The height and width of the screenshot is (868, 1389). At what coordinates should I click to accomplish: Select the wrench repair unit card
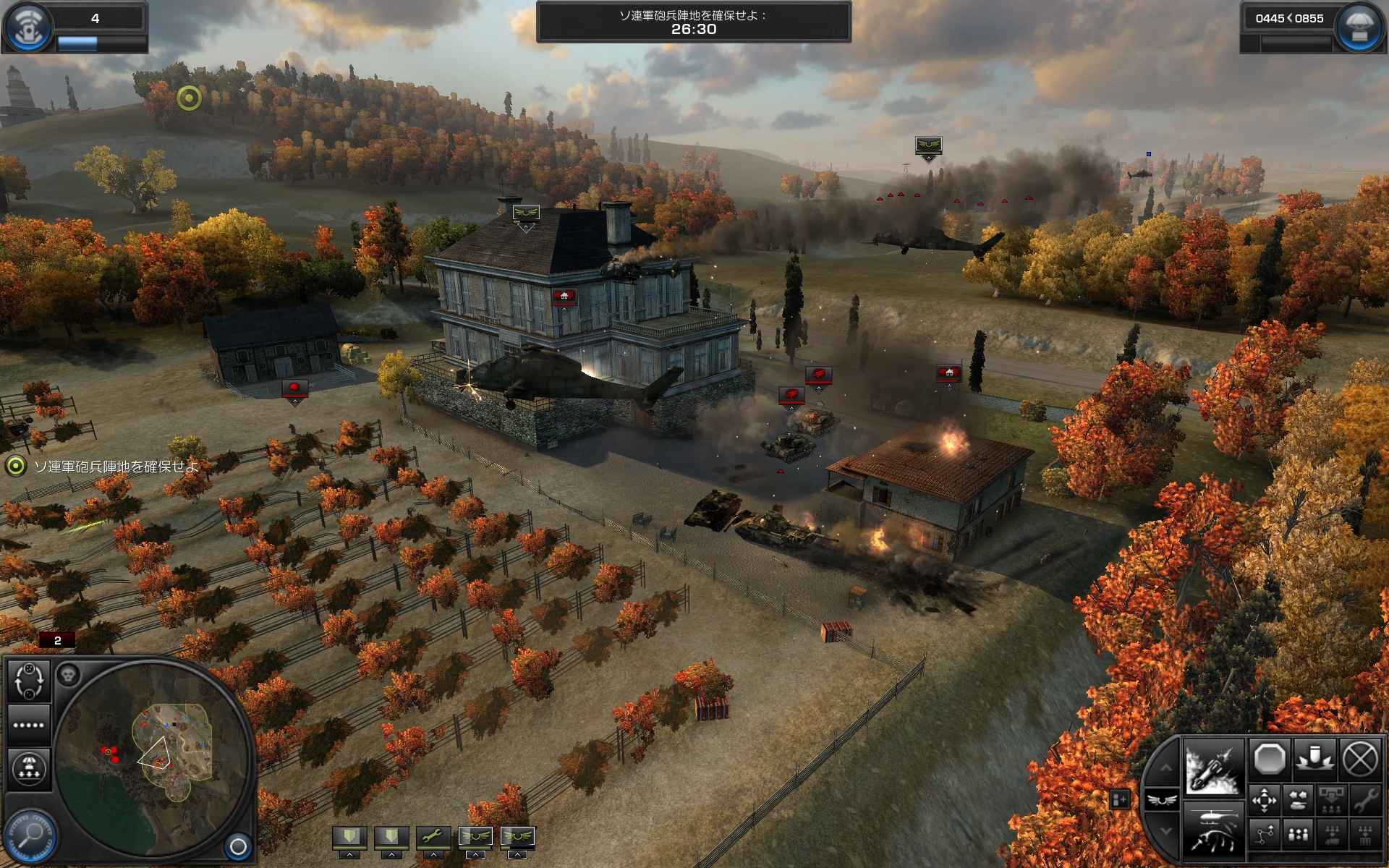[x=433, y=837]
